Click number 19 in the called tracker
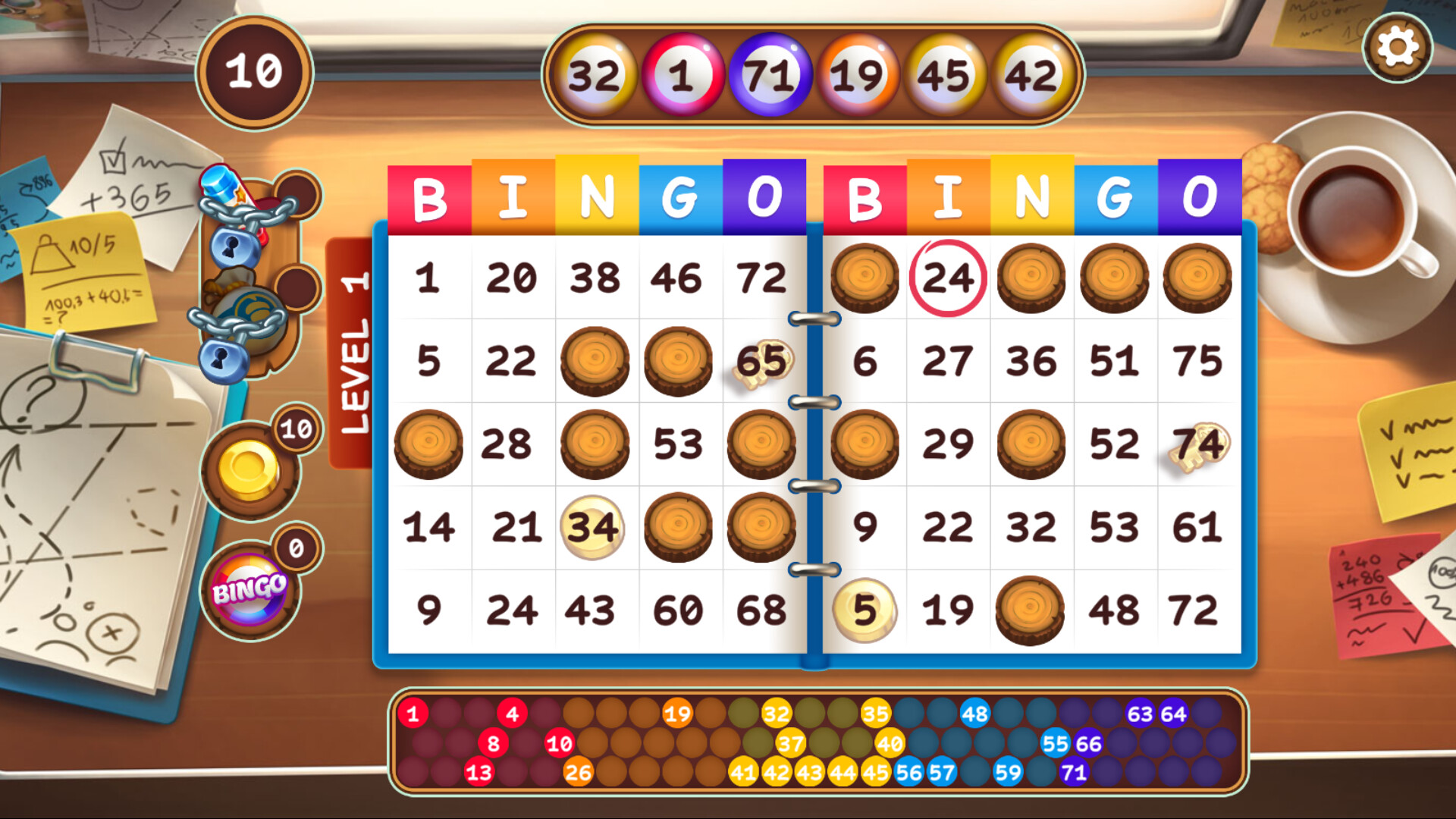 pos(676,713)
